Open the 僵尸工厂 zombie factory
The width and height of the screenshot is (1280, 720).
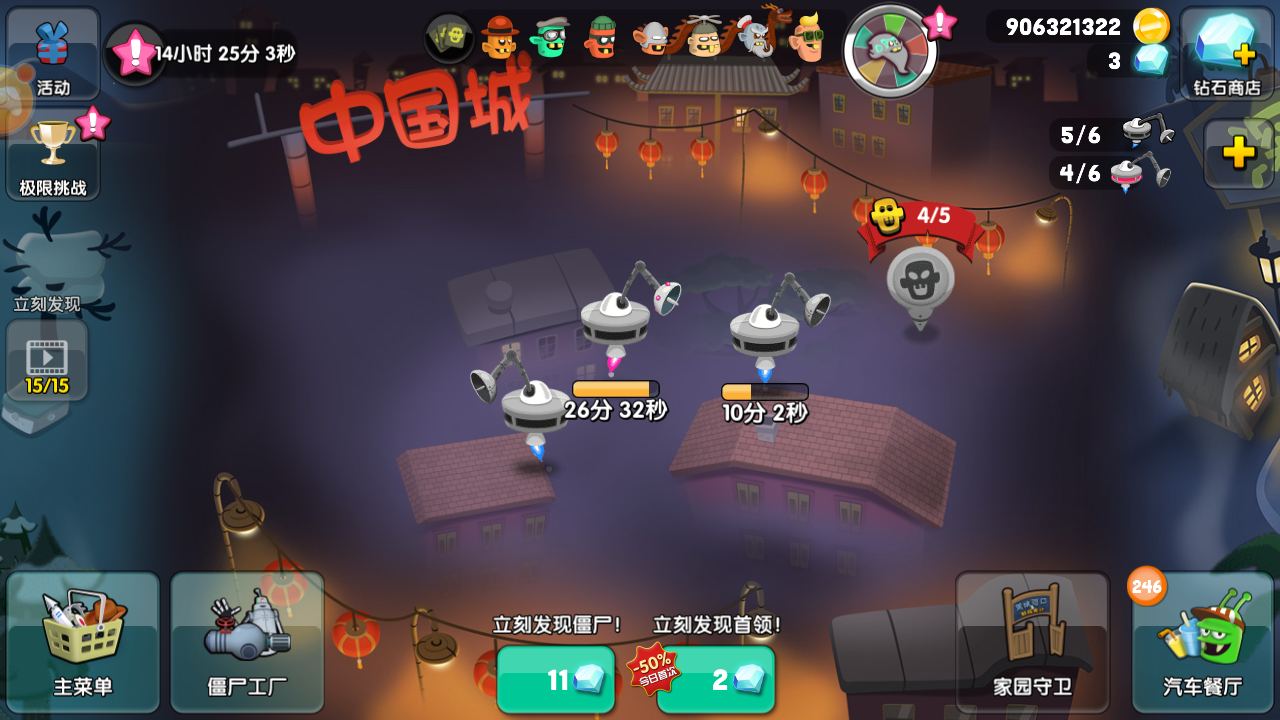click(246, 640)
